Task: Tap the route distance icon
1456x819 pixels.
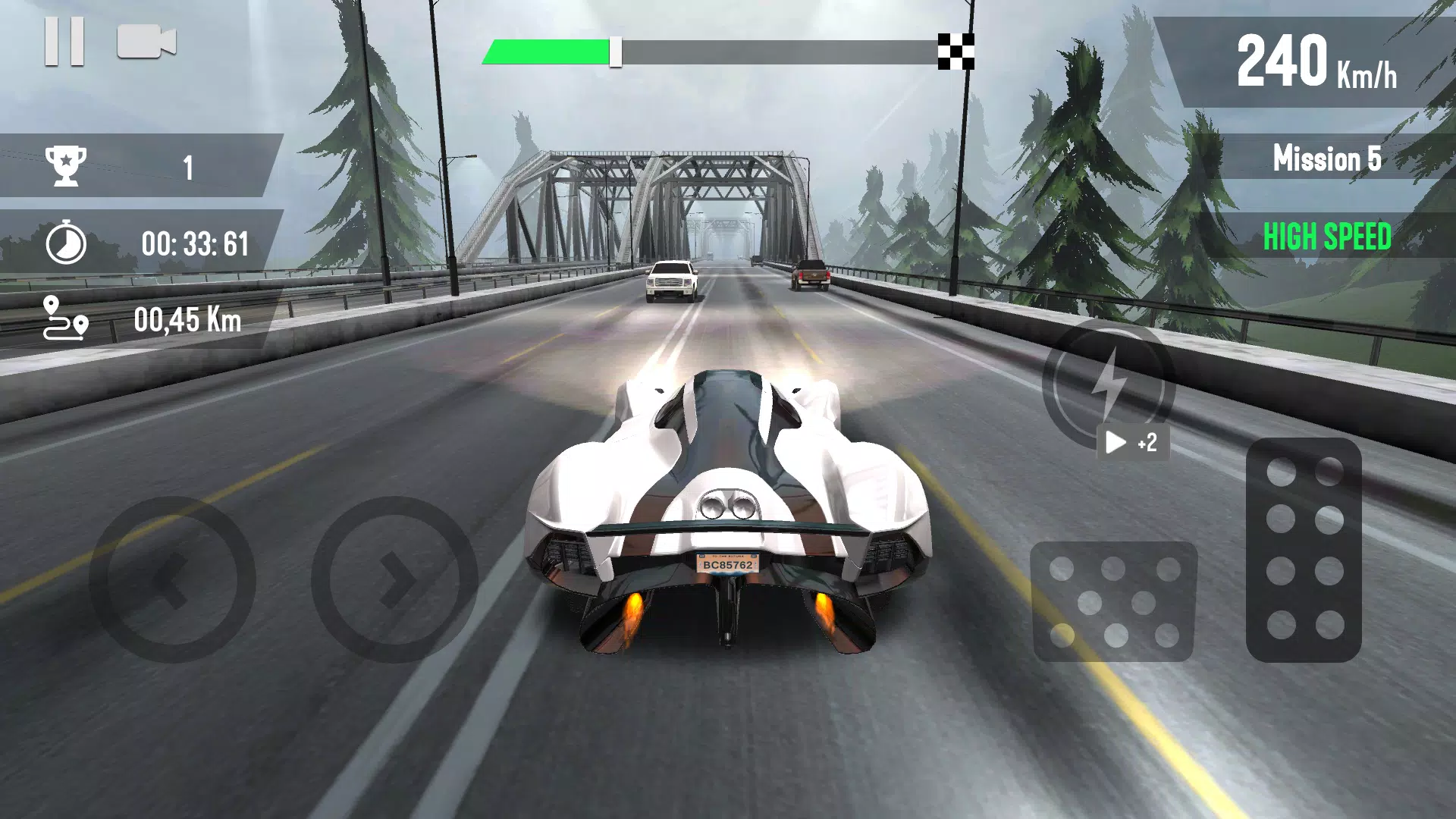Action: (64, 318)
